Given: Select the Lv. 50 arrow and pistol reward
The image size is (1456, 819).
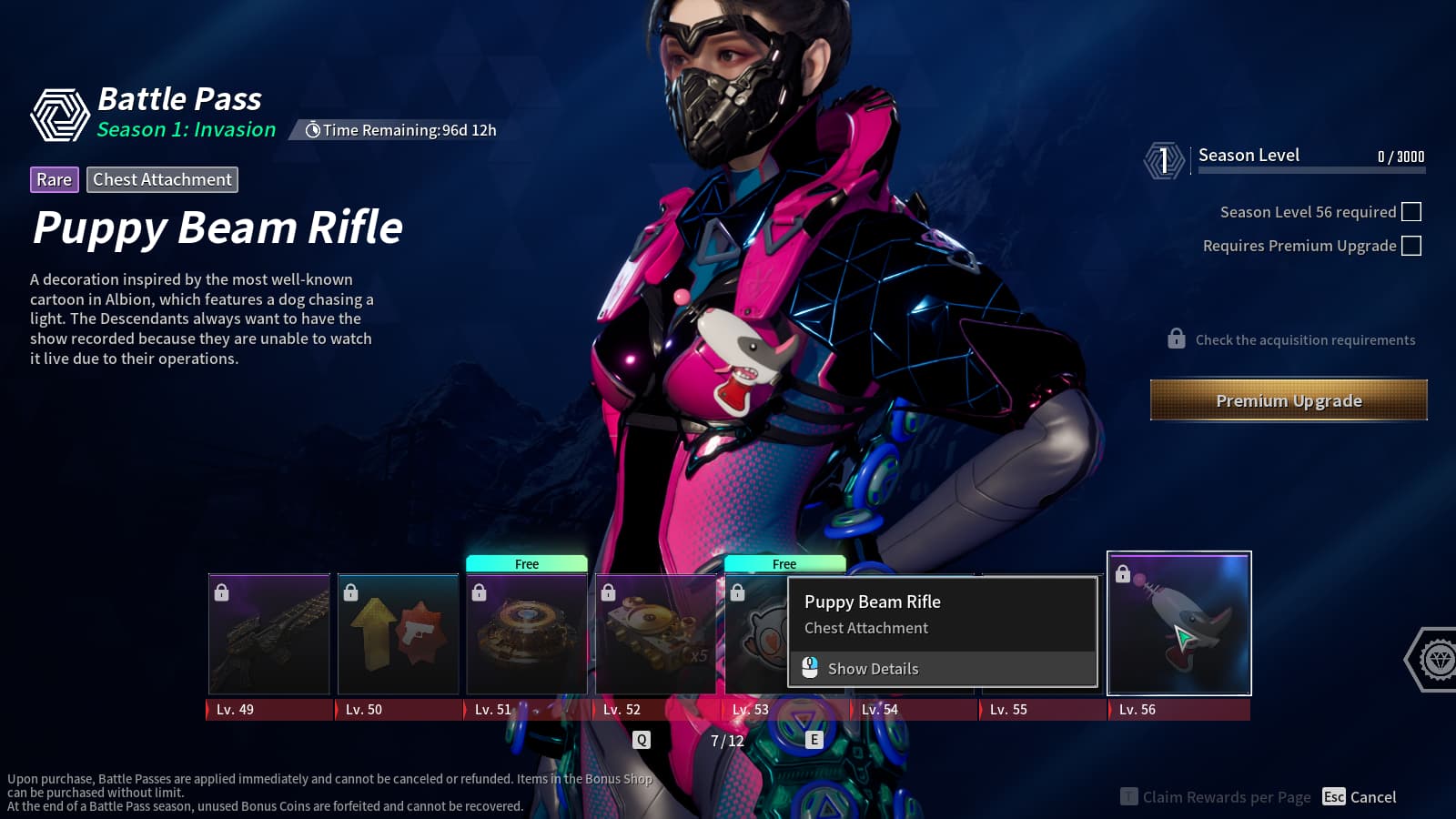Looking at the screenshot, I should pos(399,634).
